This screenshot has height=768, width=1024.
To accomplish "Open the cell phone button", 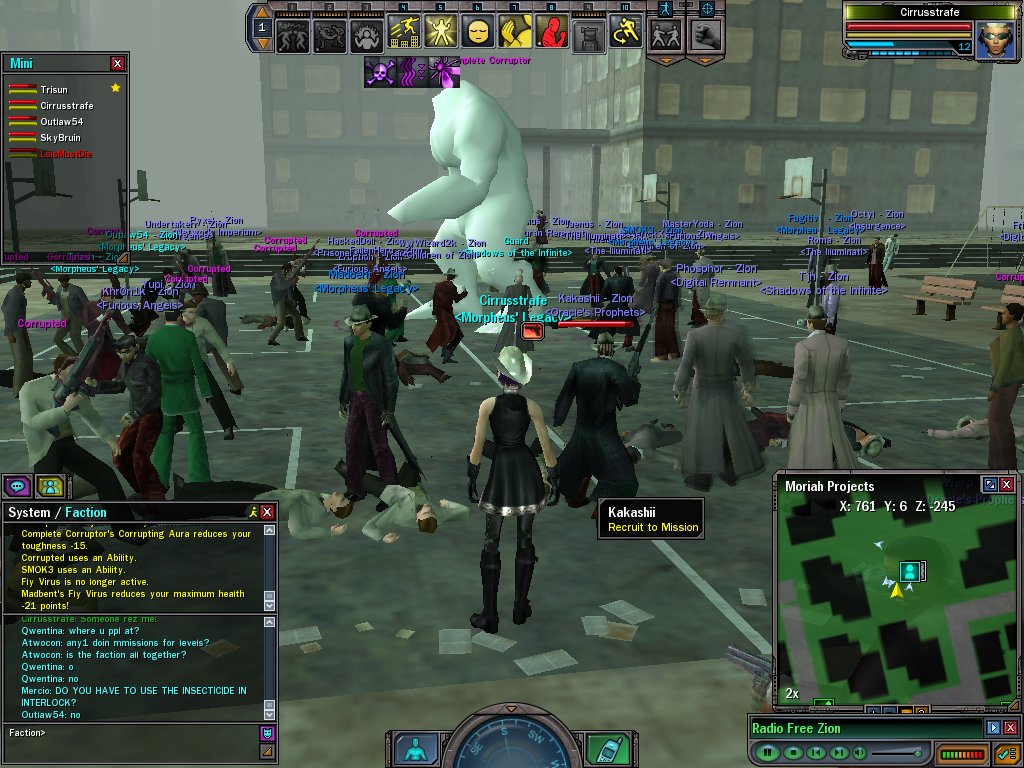I will tap(603, 748).
